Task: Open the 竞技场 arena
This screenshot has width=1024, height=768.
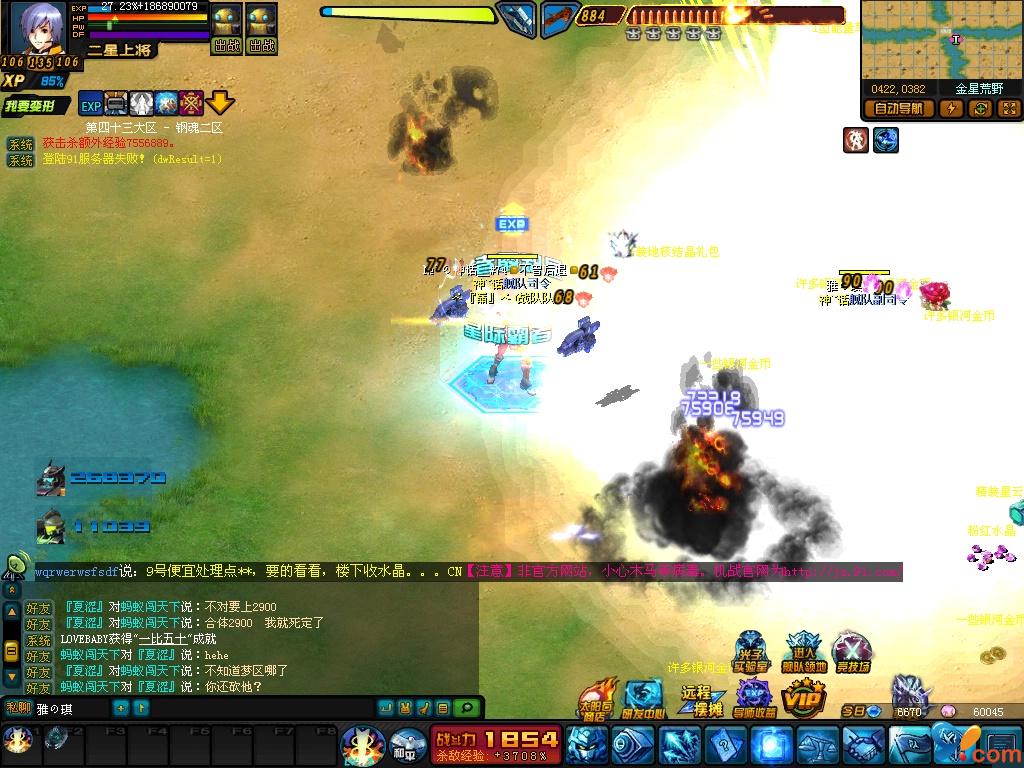Action: (x=852, y=653)
